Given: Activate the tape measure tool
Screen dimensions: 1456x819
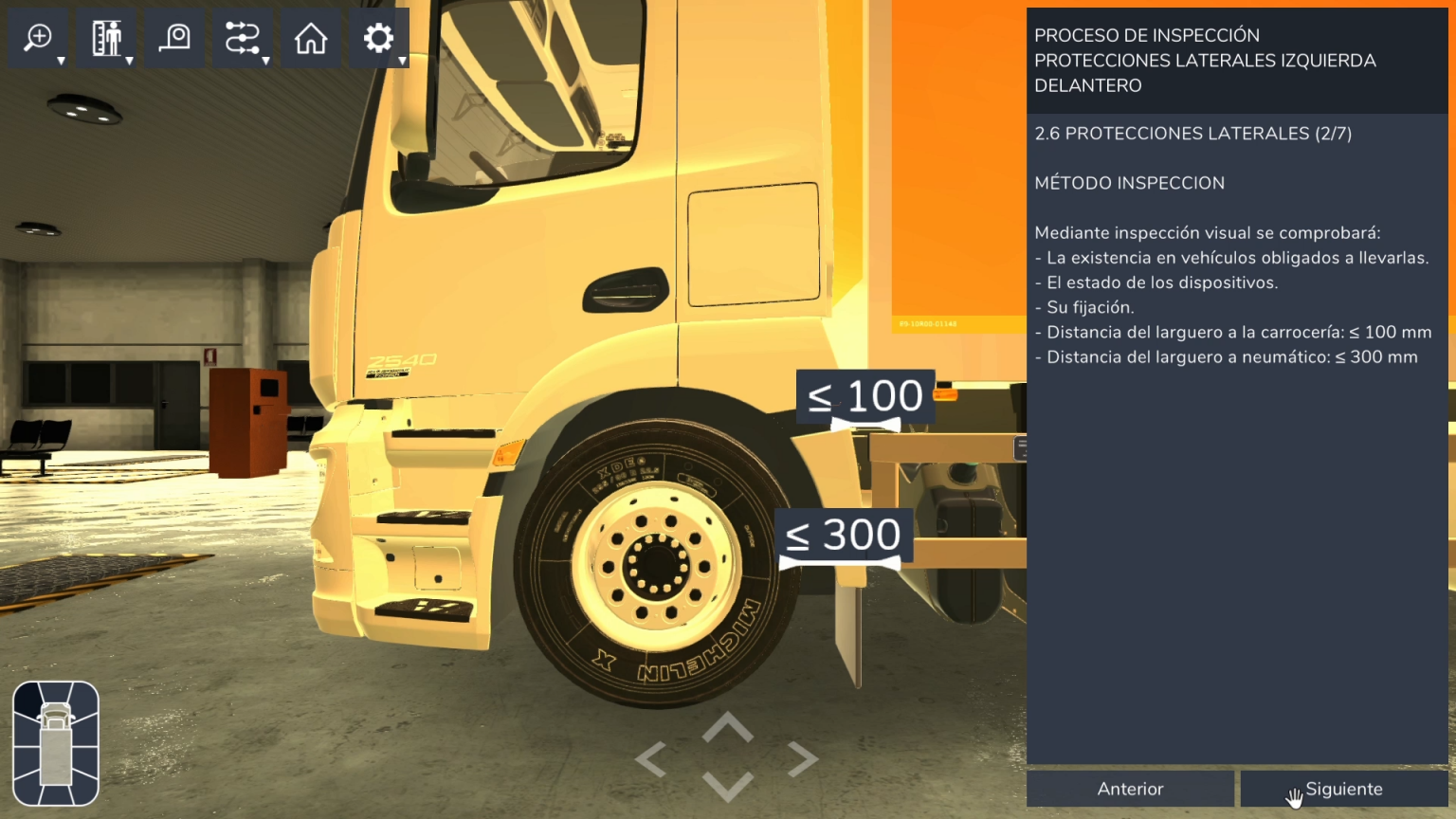Looking at the screenshot, I should pos(174,38).
